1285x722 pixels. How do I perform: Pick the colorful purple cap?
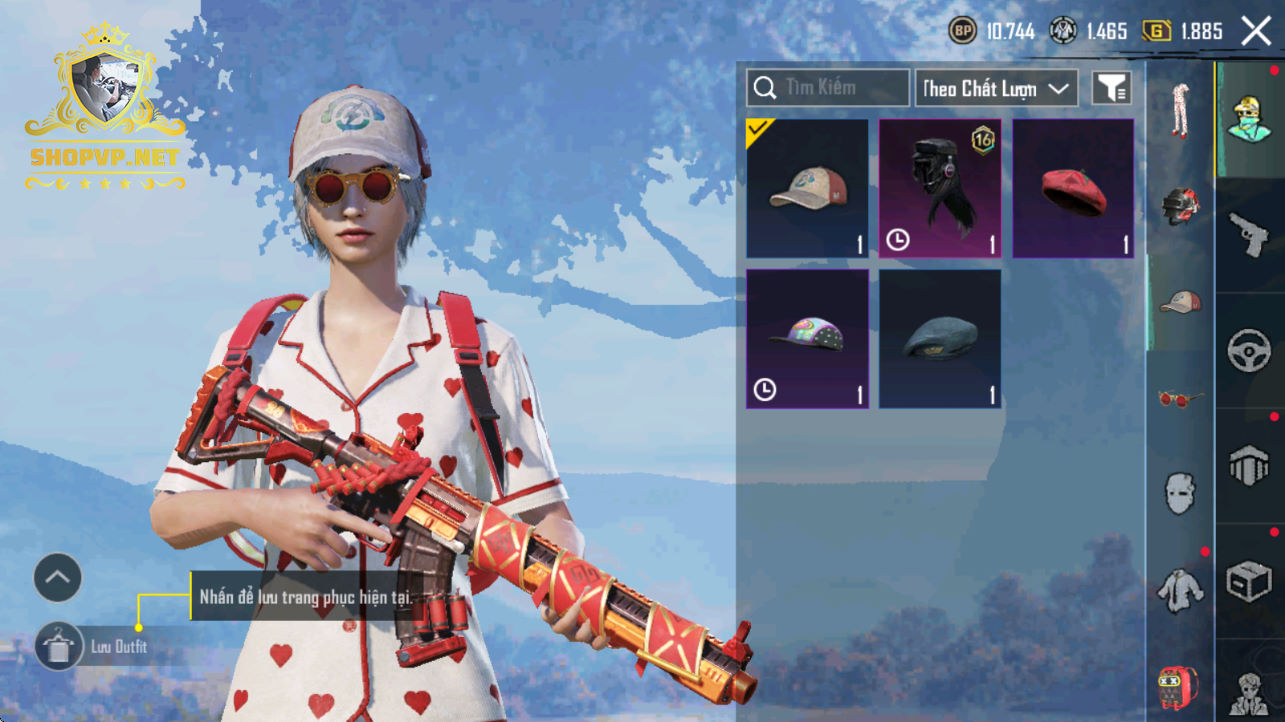coord(807,338)
